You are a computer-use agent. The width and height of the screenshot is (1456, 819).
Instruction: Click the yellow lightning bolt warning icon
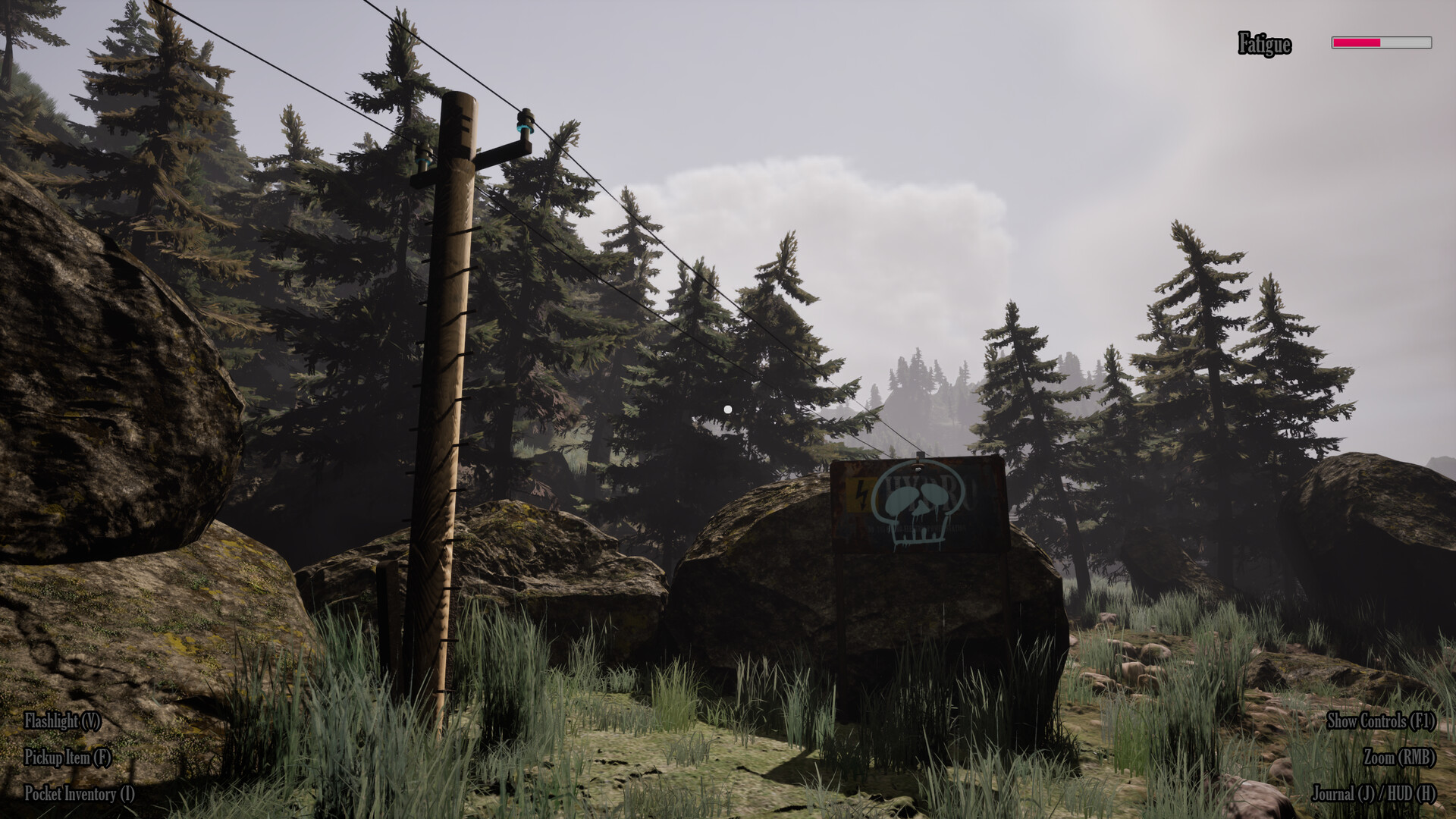pyautogui.click(x=861, y=494)
